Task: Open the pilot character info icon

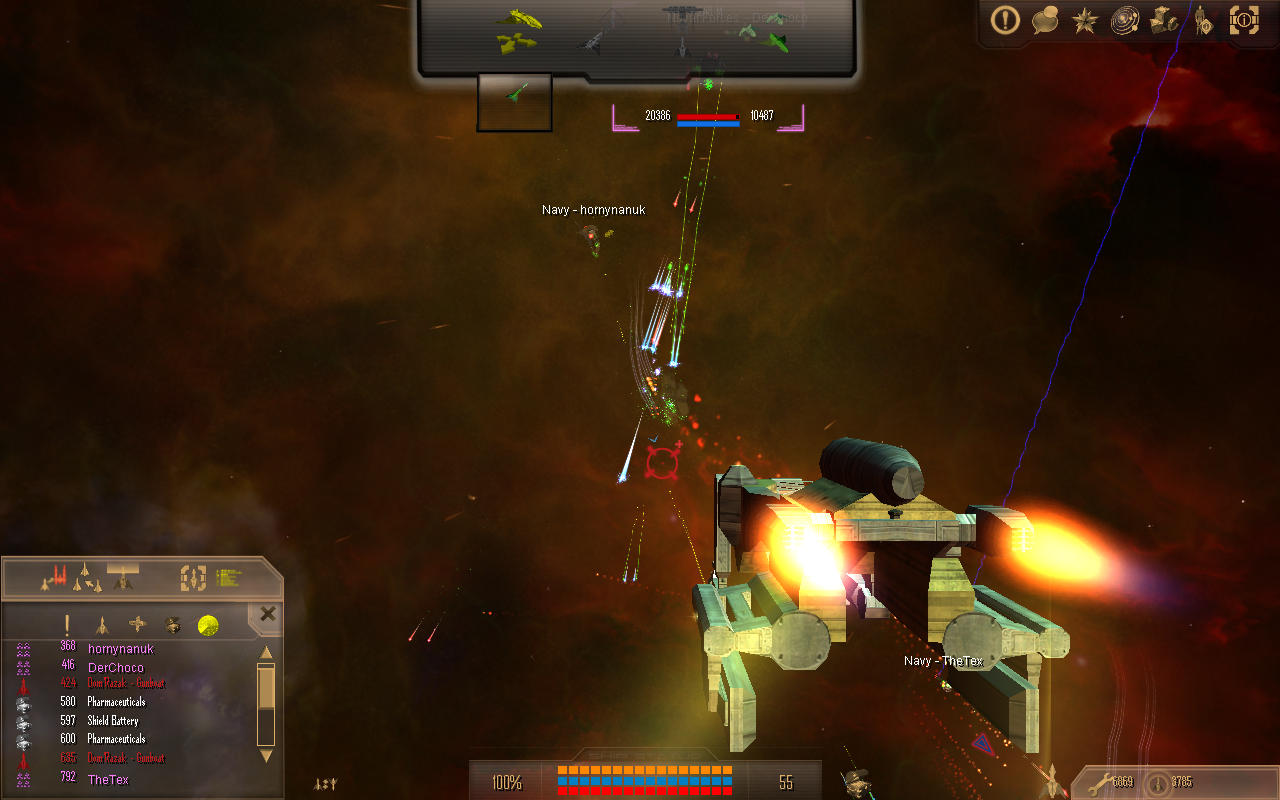Action: coord(1203,21)
